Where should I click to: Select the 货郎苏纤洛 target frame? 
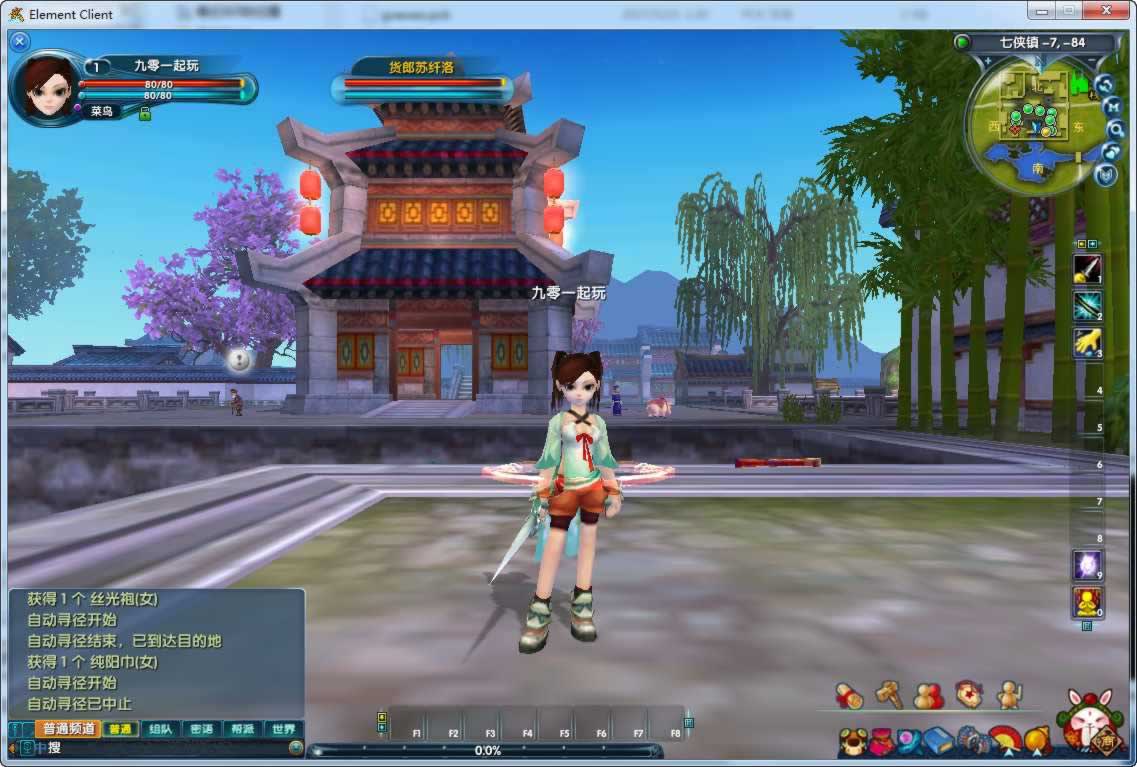click(422, 82)
